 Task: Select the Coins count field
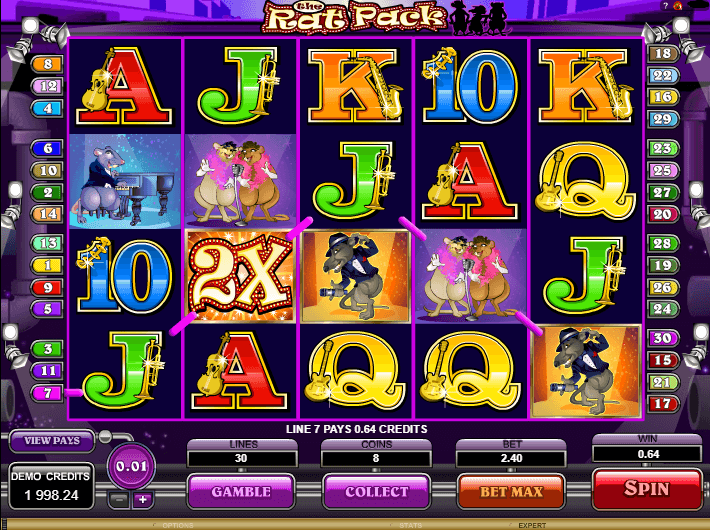[377, 457]
